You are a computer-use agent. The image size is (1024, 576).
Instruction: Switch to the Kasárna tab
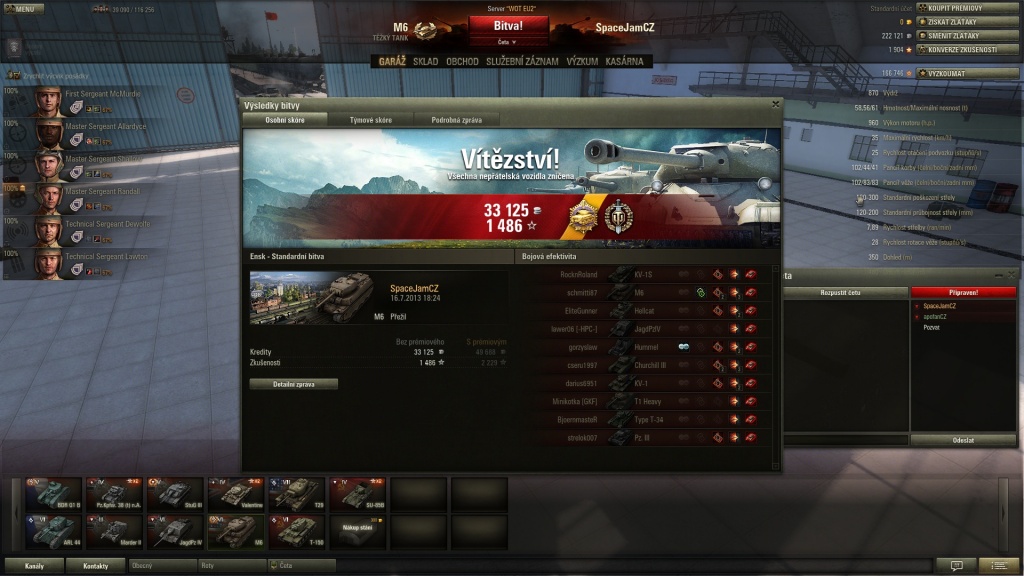tap(624, 61)
